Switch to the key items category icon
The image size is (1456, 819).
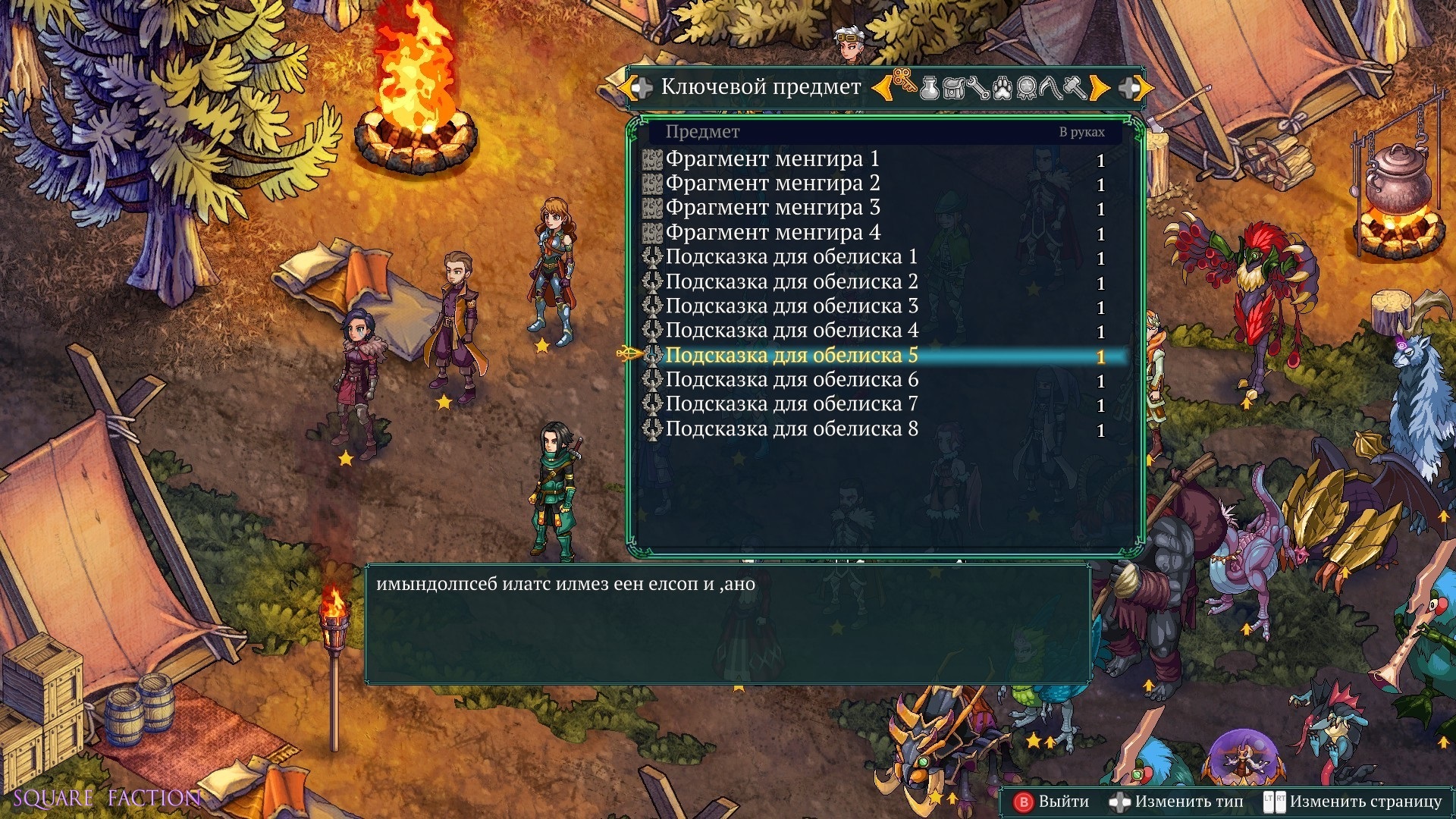(904, 86)
